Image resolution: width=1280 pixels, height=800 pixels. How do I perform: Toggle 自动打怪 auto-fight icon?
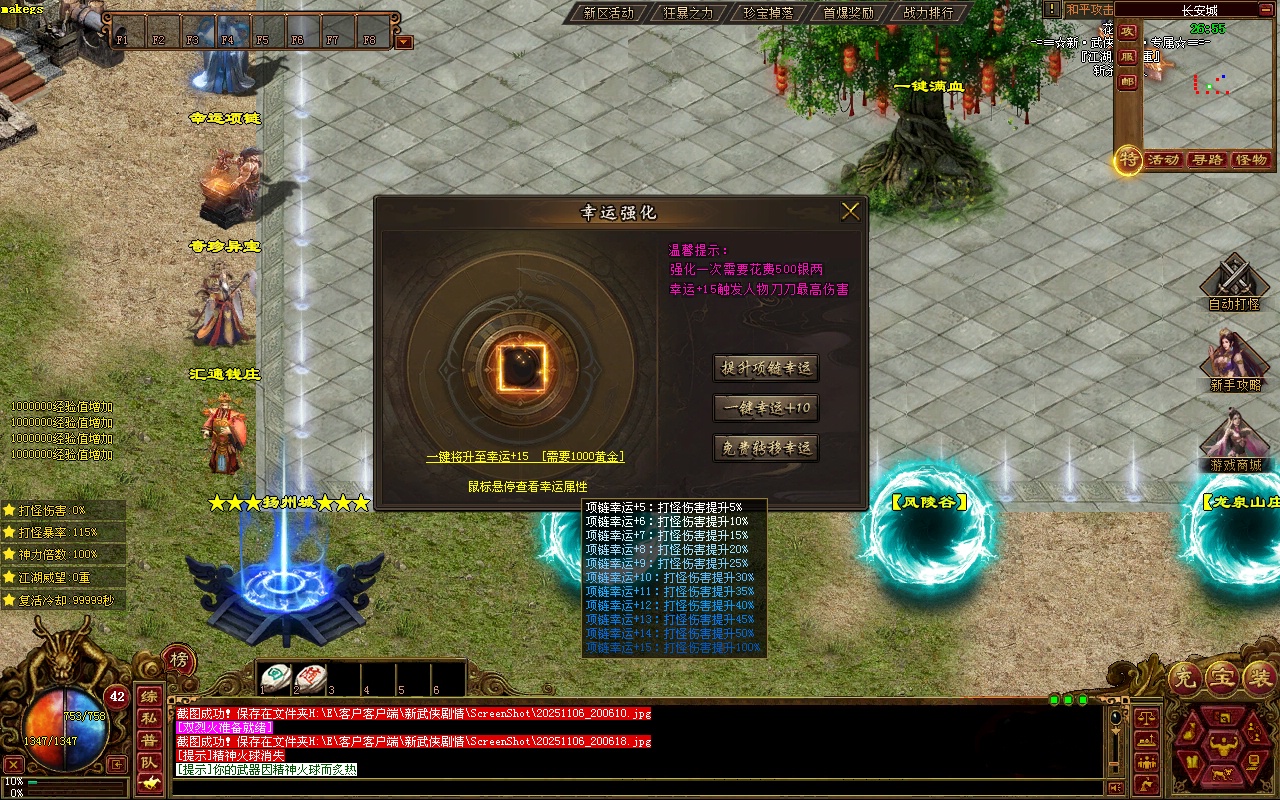click(x=1235, y=280)
